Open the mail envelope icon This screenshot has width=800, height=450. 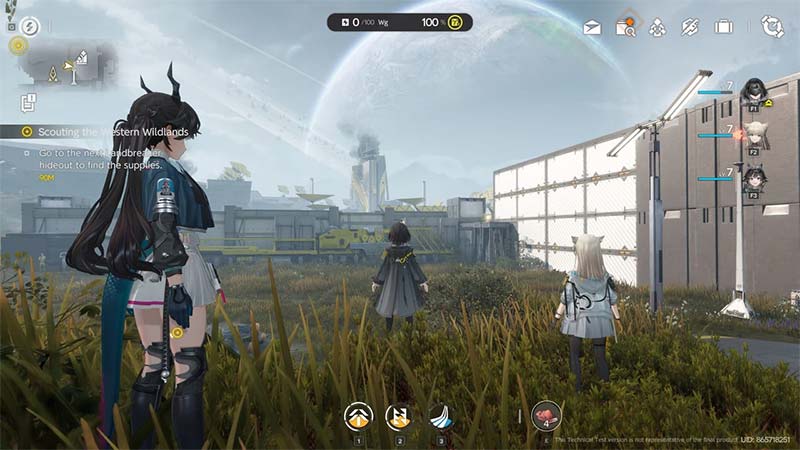pyautogui.click(x=592, y=27)
